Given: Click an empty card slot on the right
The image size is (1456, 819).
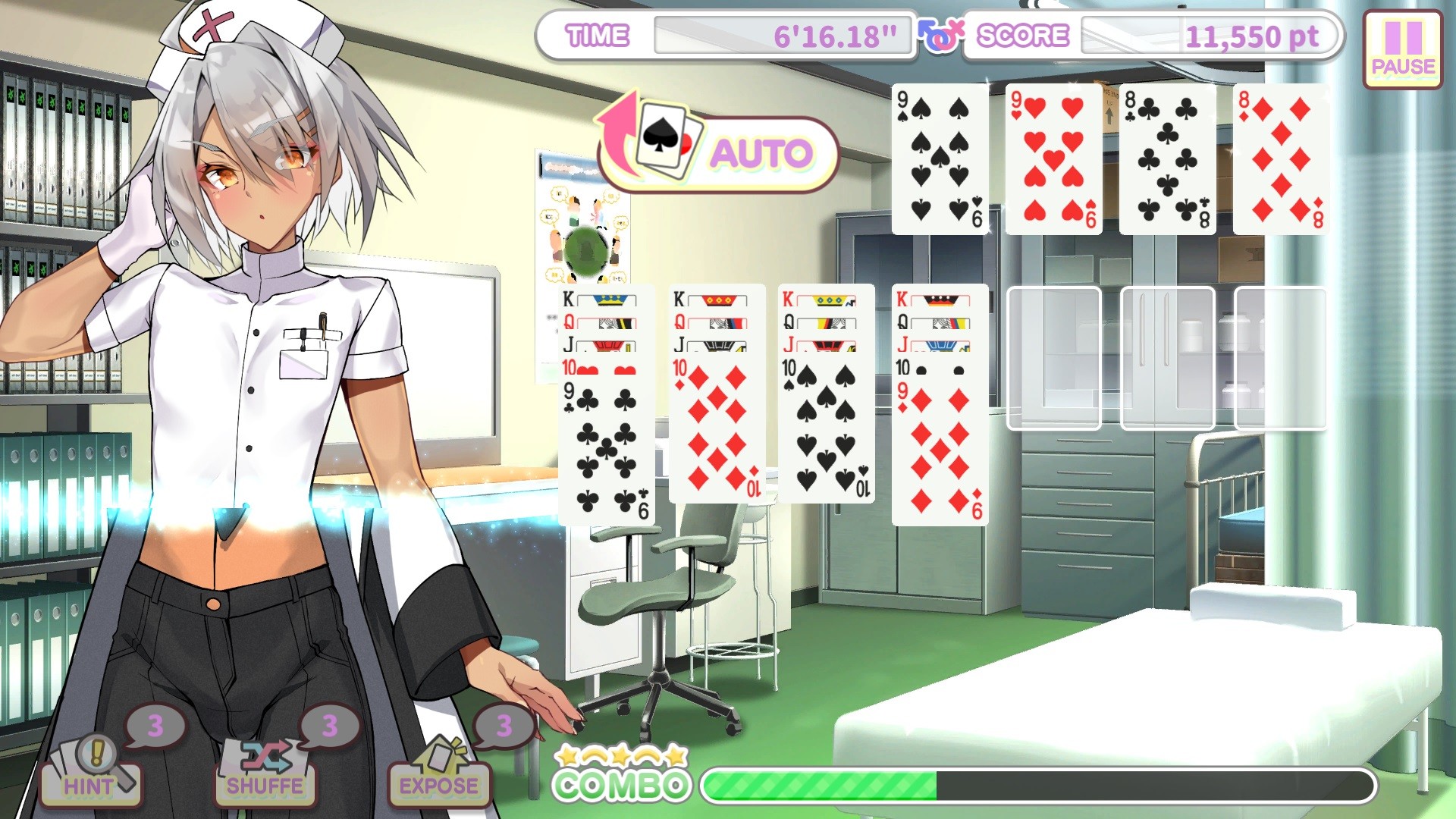Looking at the screenshot, I should pyautogui.click(x=1054, y=356).
